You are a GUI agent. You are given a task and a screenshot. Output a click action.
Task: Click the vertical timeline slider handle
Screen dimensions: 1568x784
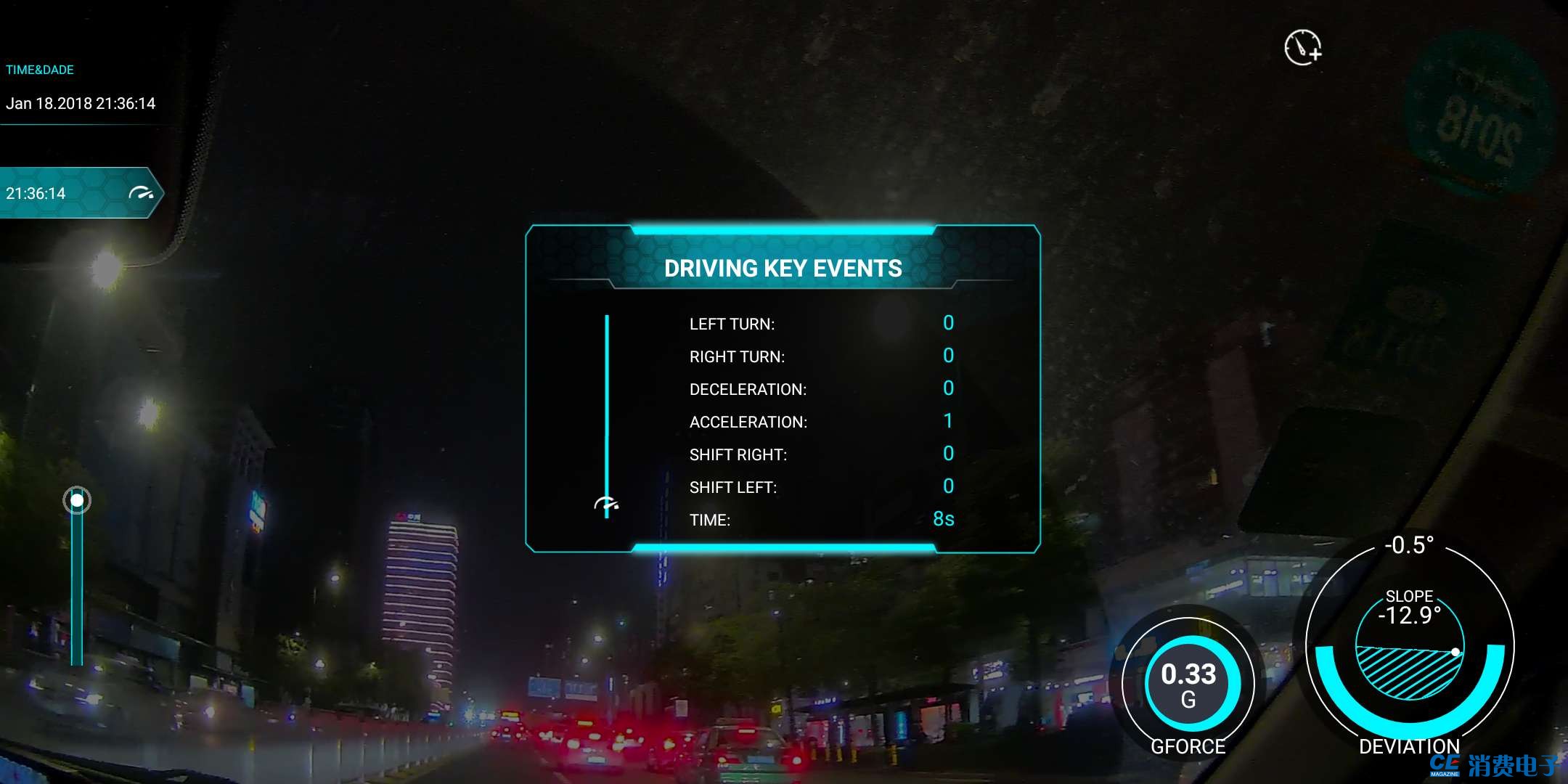coord(77,500)
